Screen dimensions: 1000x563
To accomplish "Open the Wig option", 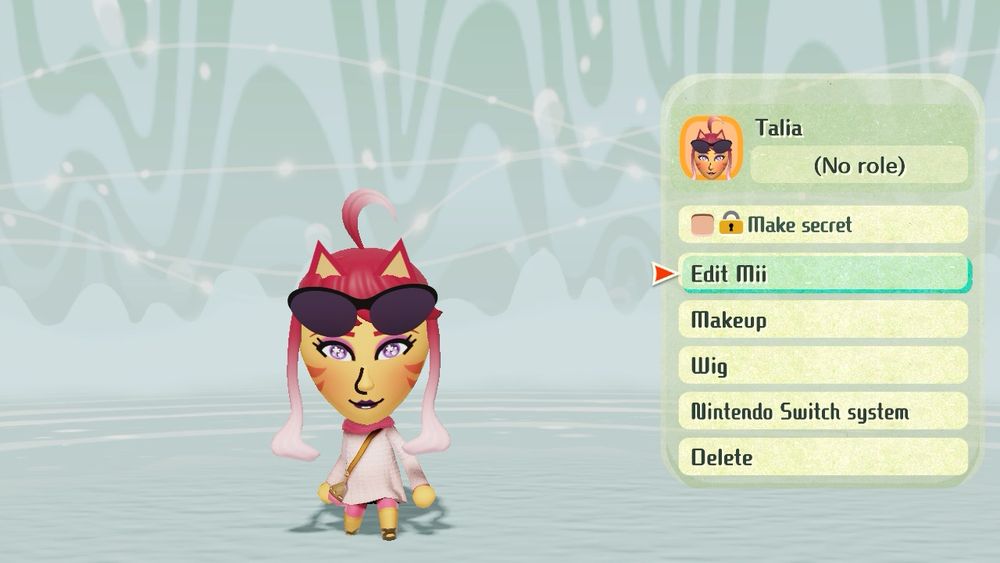I will click(x=823, y=366).
